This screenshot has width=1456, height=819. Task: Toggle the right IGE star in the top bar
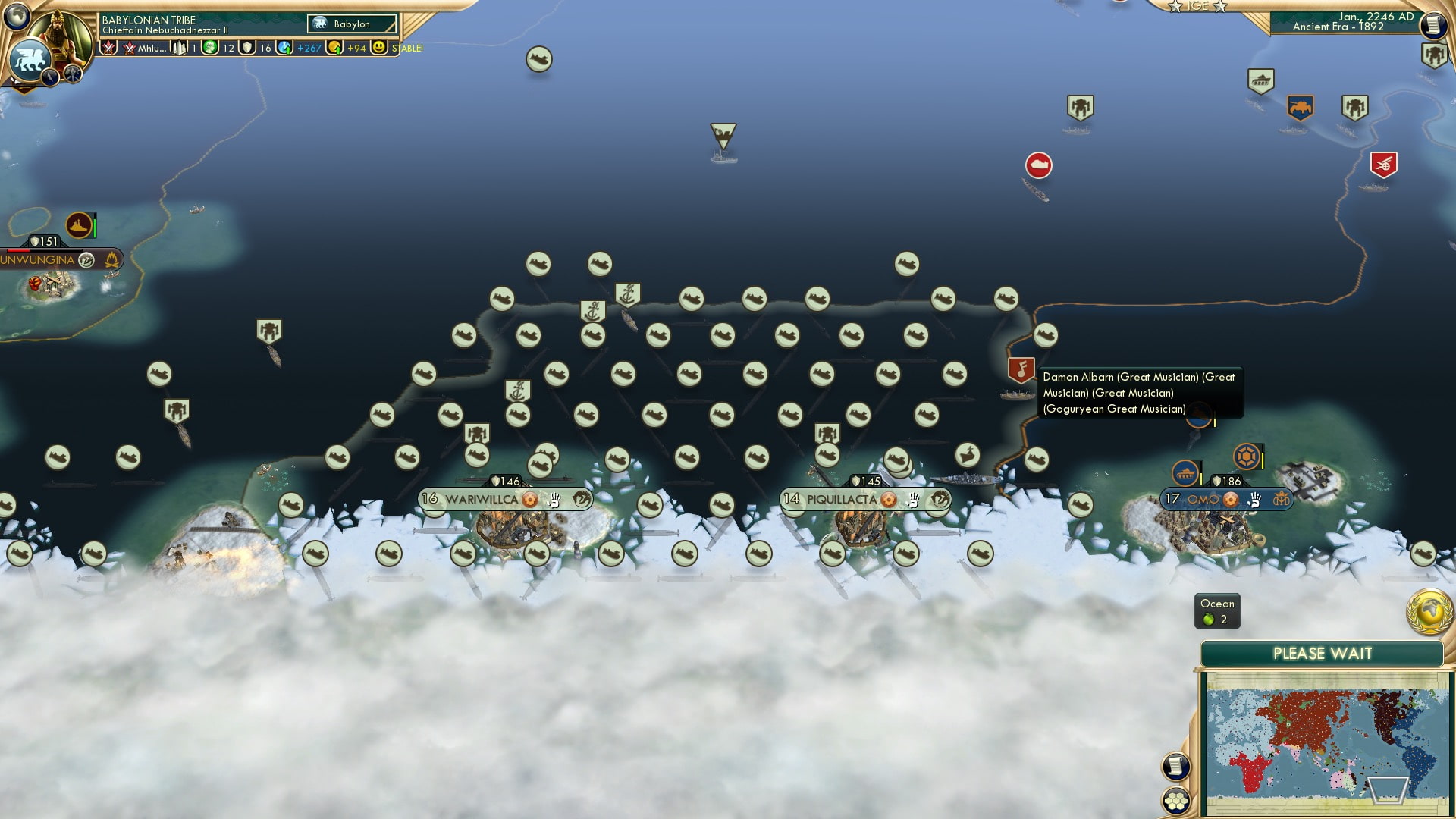point(1219,6)
